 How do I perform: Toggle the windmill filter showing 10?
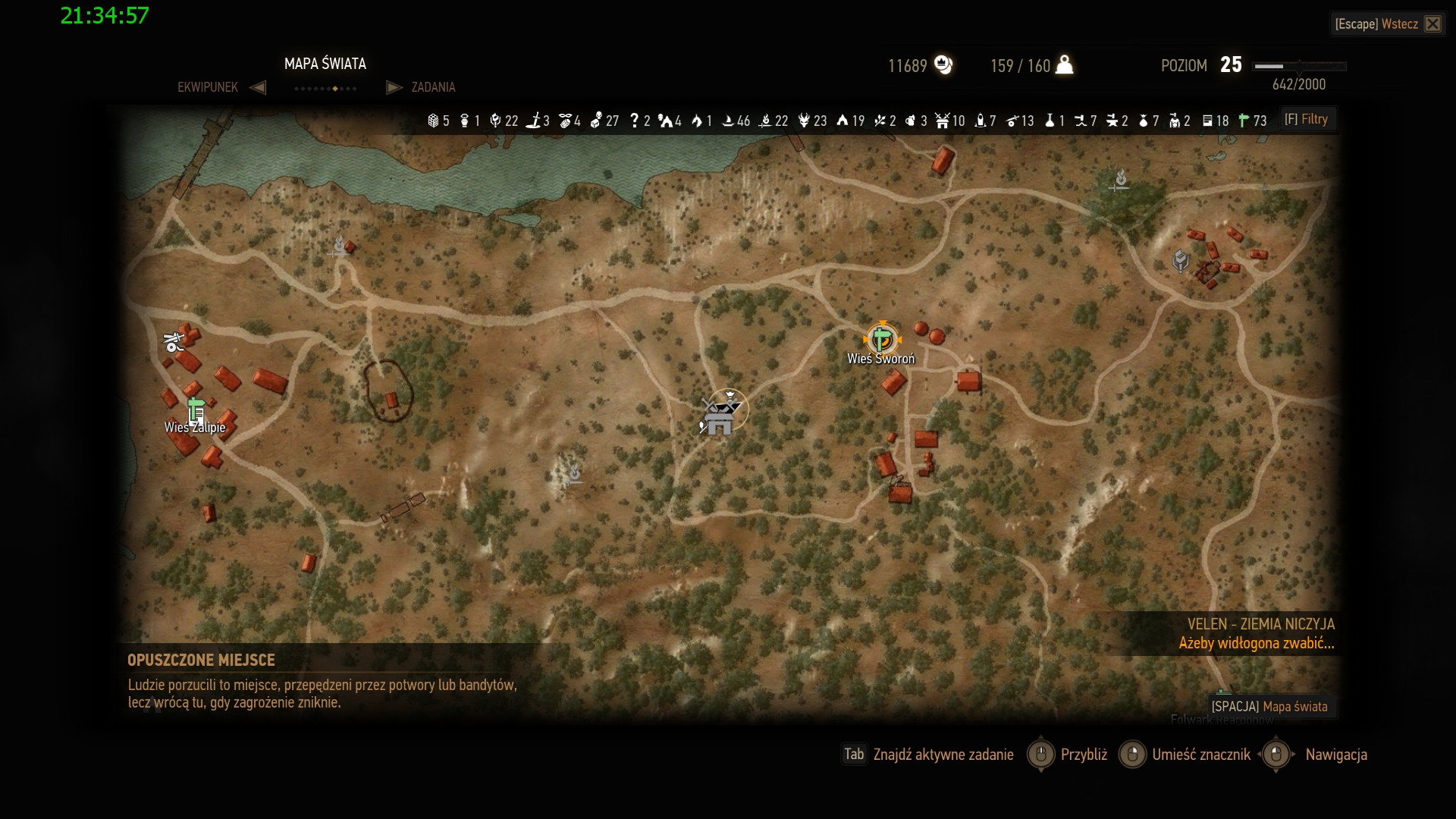point(949,121)
